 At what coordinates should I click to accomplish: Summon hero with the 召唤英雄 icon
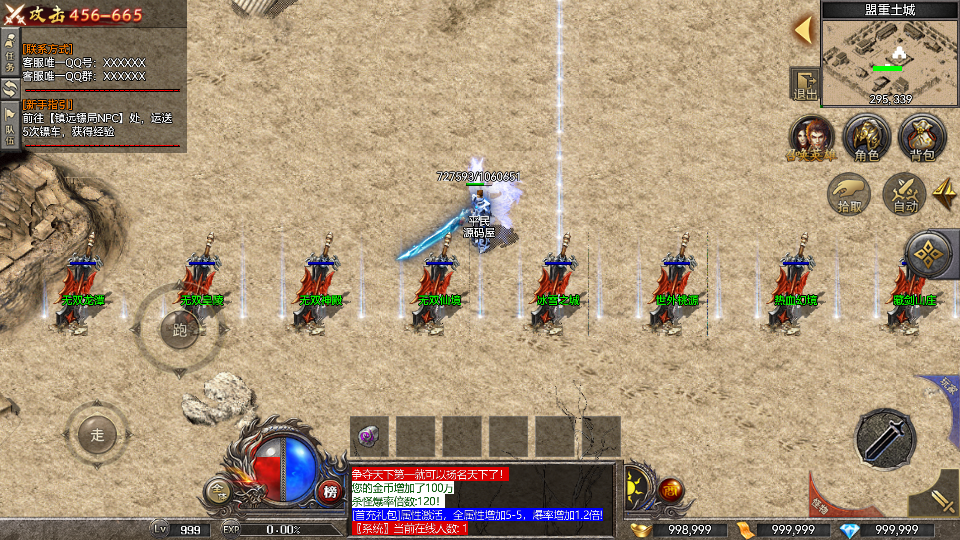click(813, 138)
